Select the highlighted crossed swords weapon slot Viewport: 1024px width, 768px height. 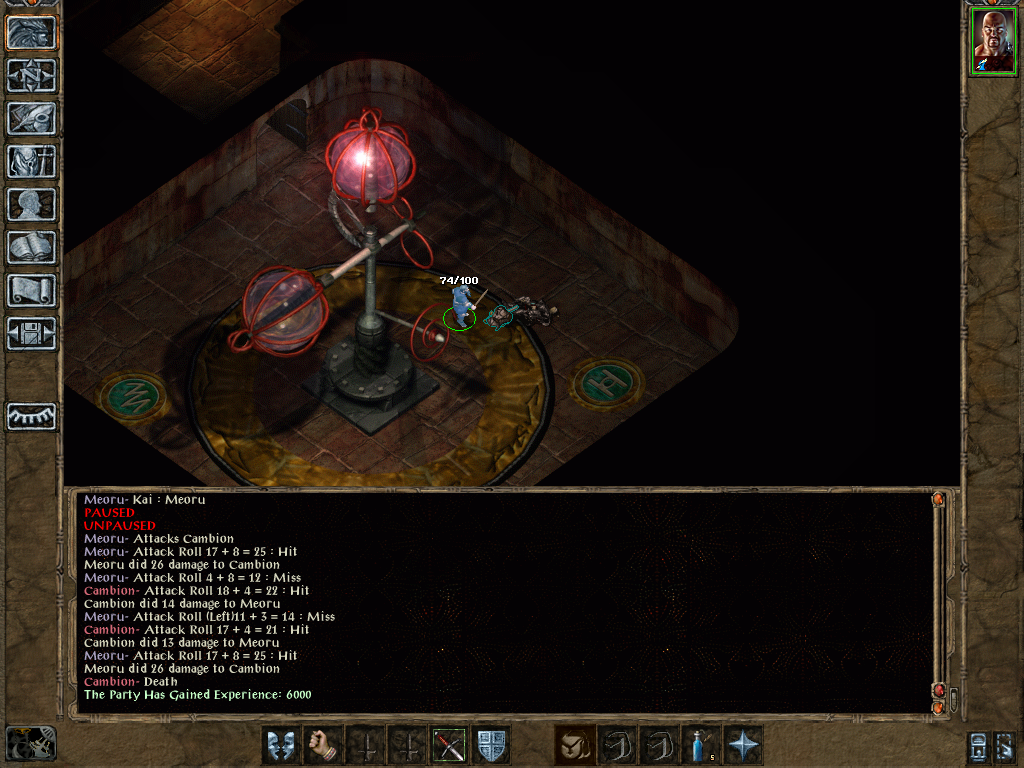click(449, 745)
